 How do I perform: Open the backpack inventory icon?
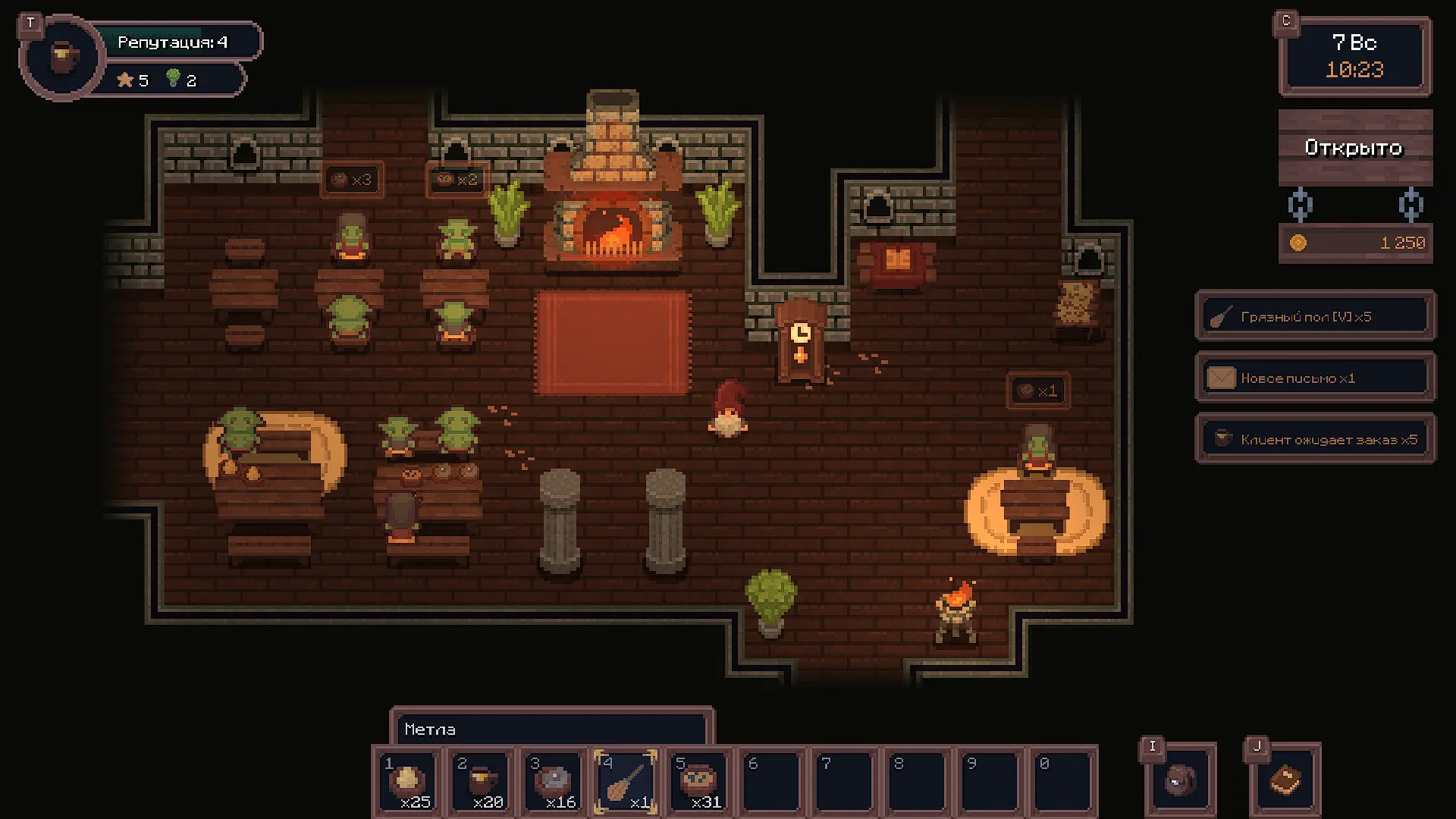click(1180, 780)
